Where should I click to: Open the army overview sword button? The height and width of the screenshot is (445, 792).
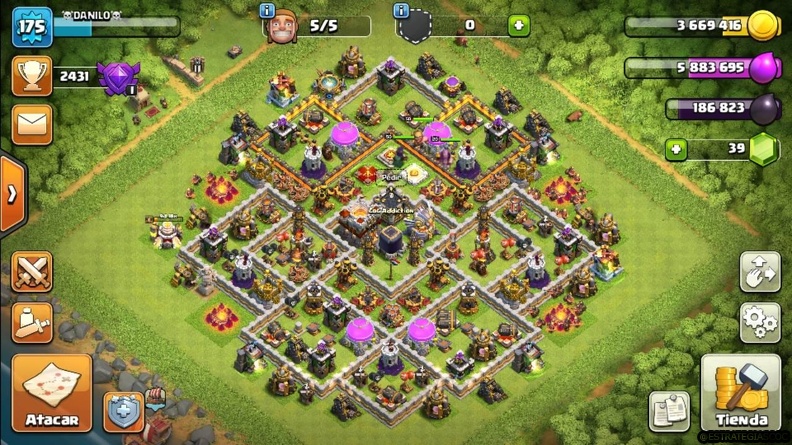32,322
